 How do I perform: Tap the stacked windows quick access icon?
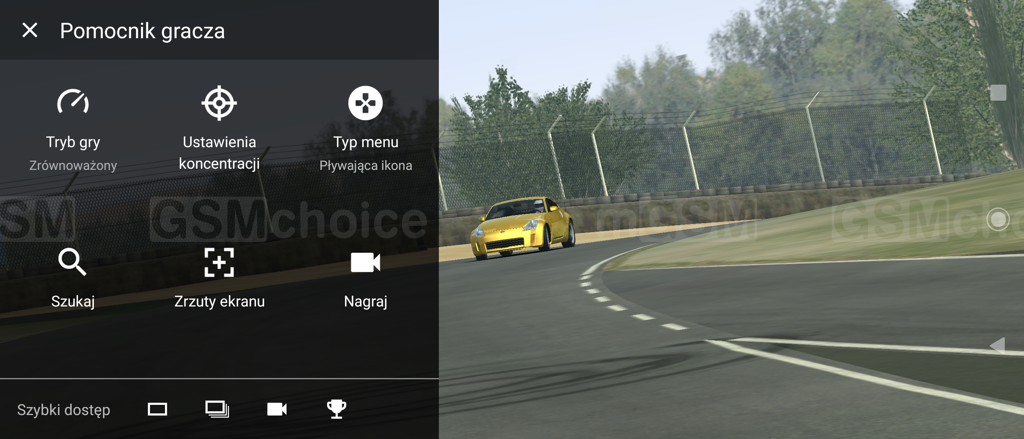(217, 409)
